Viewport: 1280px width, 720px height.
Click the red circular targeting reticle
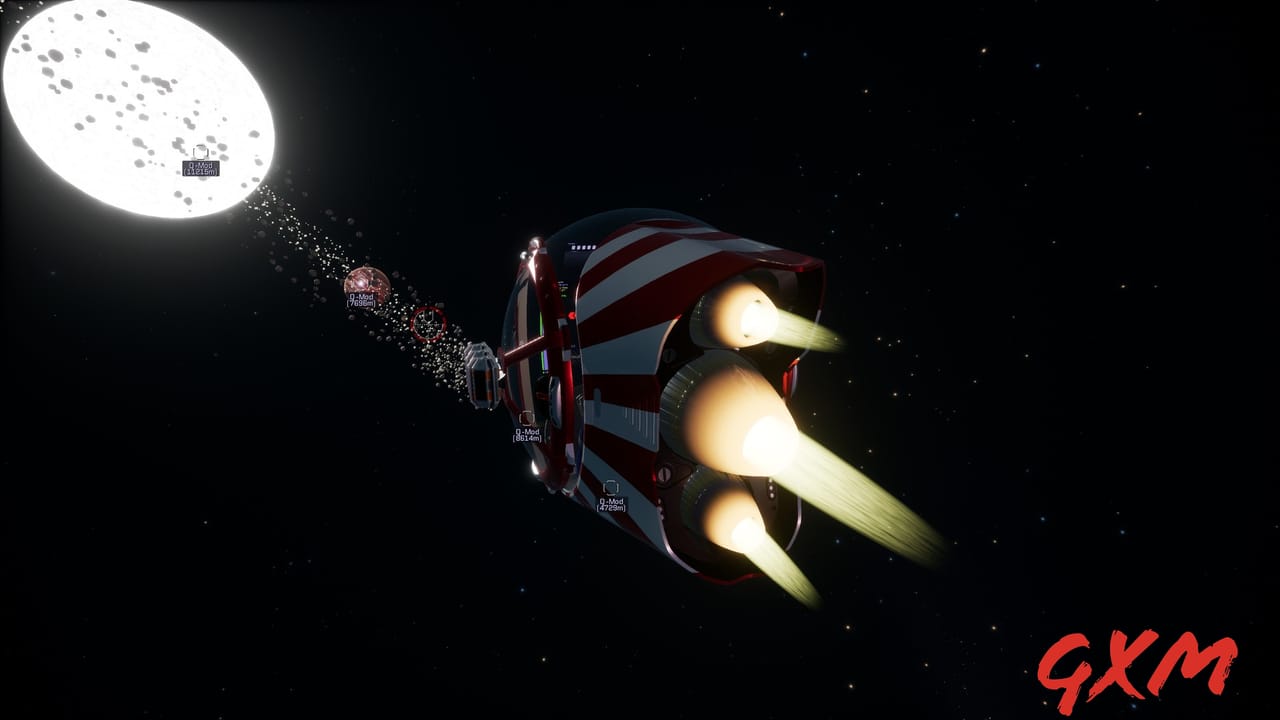(427, 322)
